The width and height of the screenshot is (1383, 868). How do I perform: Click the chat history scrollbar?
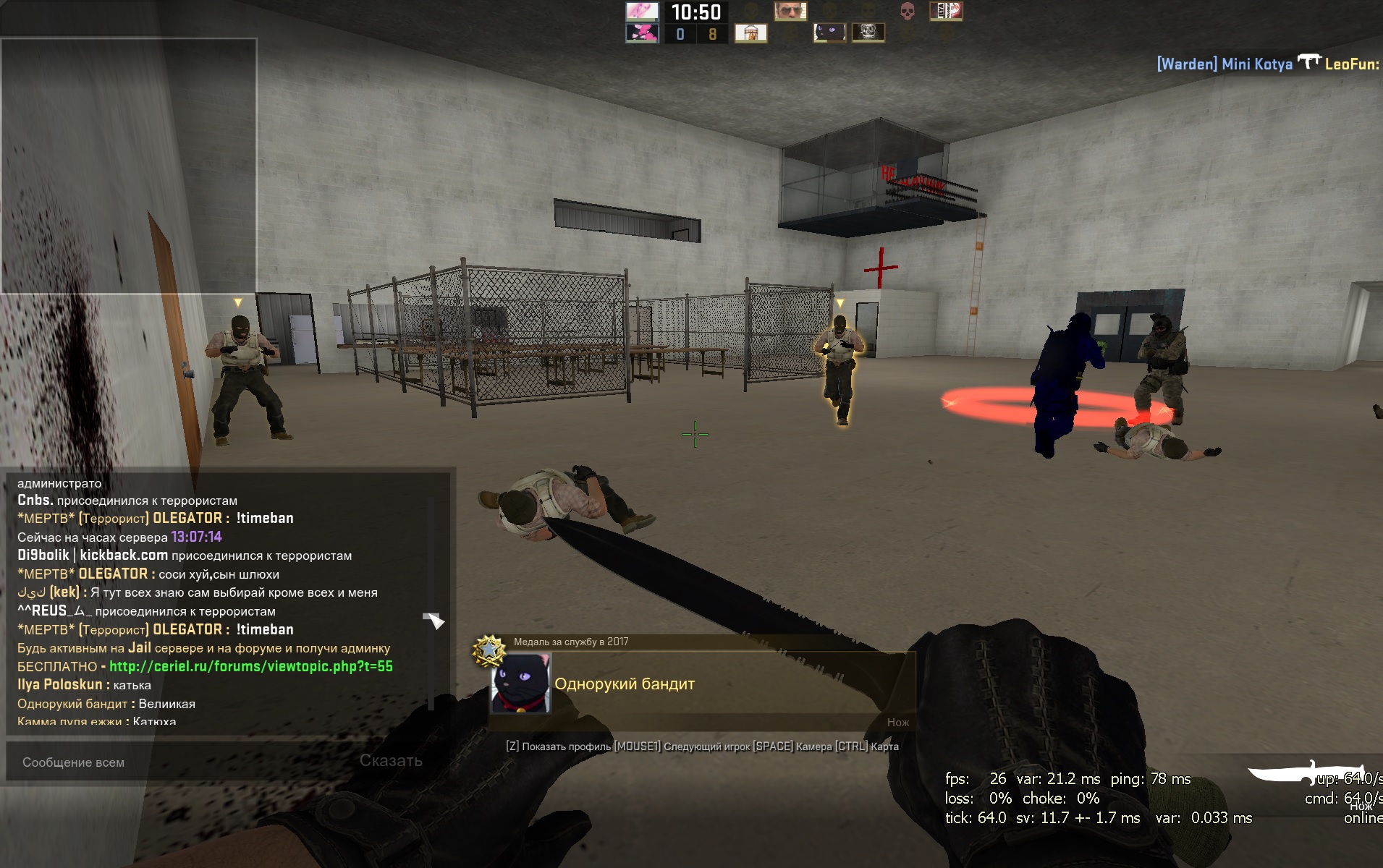[x=431, y=600]
